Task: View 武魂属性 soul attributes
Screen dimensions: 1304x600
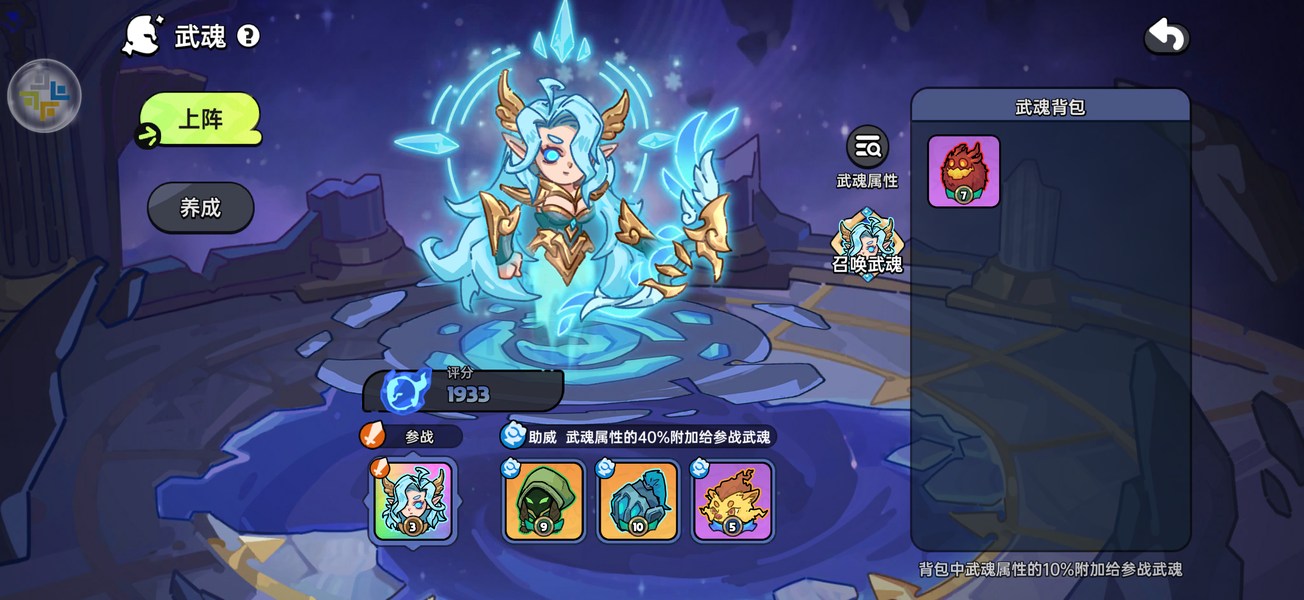Action: click(x=867, y=156)
